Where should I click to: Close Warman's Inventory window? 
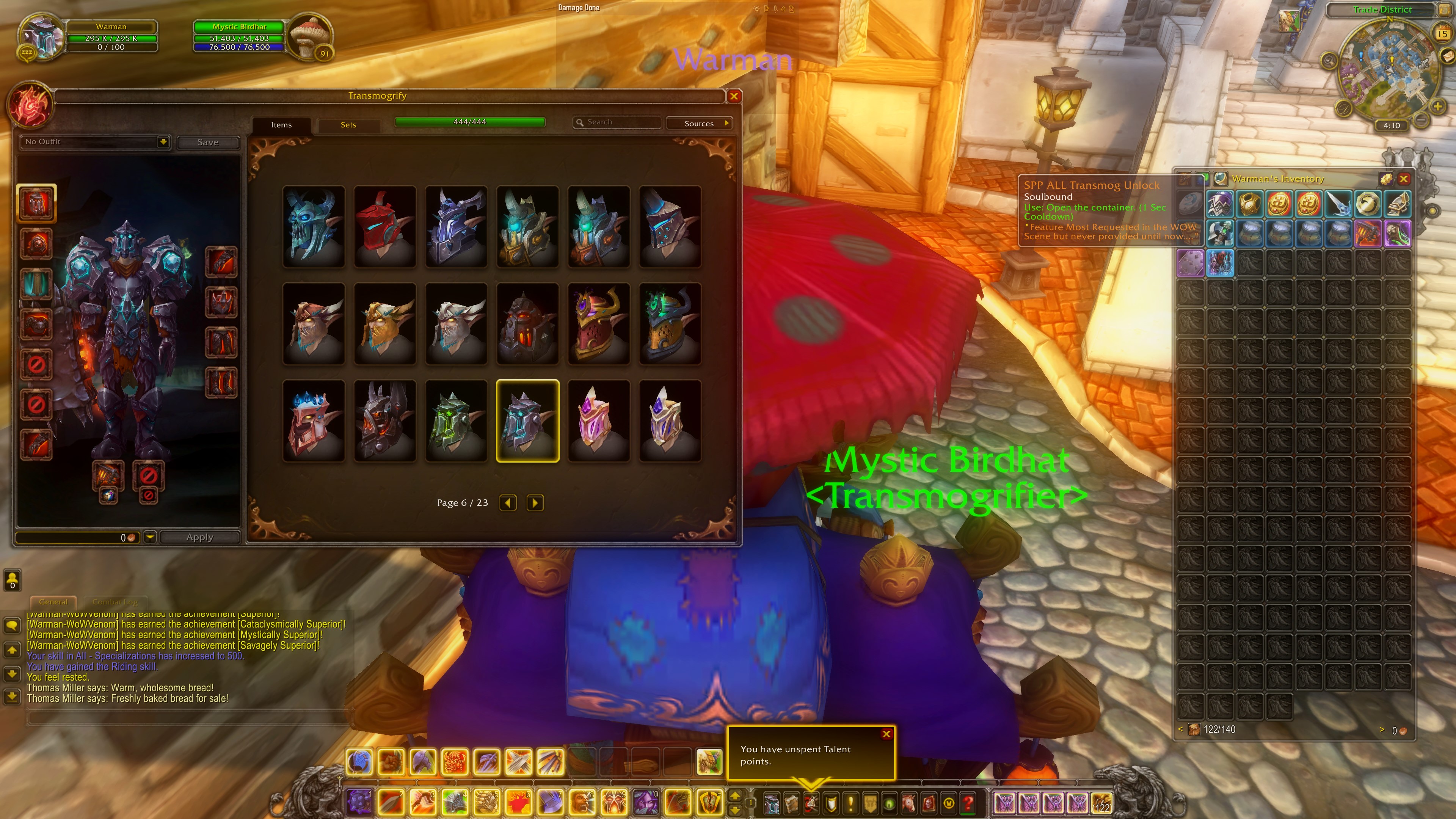pyautogui.click(x=1403, y=179)
